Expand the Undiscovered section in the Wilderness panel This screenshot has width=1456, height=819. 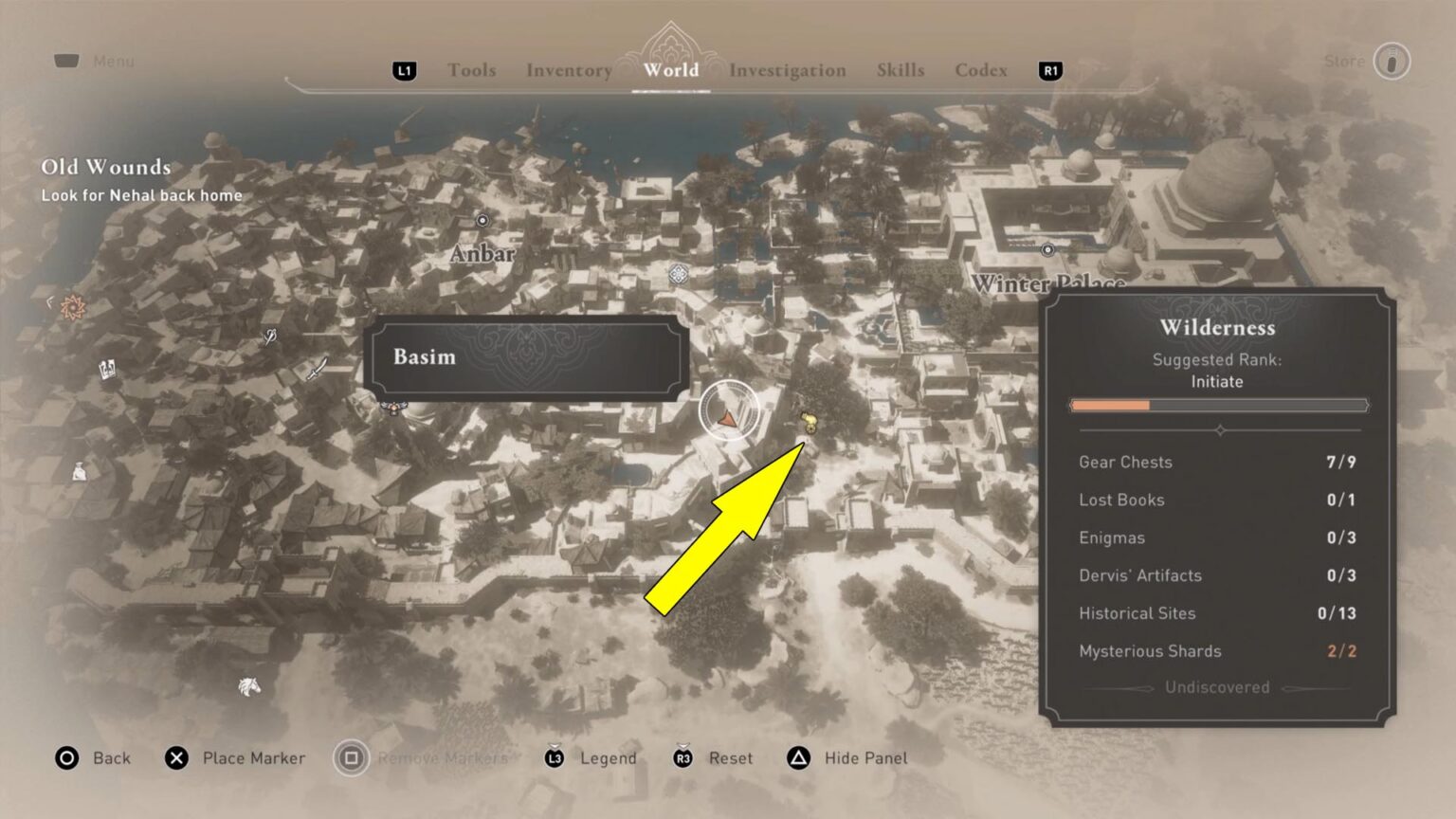1216,687
